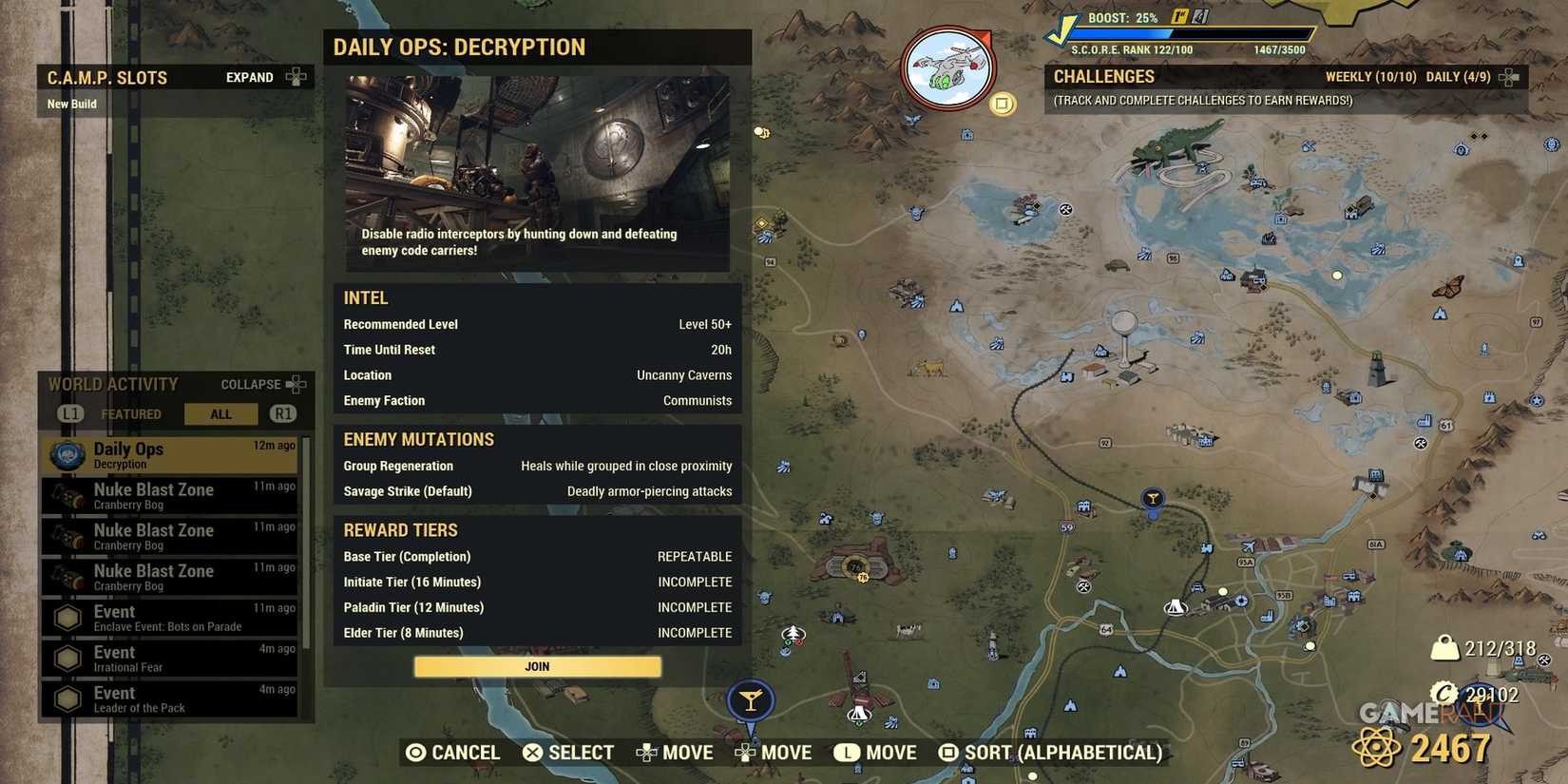Image resolution: width=1568 pixels, height=784 pixels.
Task: Expand the C.A.M.P. Slots panel
Action: pos(249,77)
